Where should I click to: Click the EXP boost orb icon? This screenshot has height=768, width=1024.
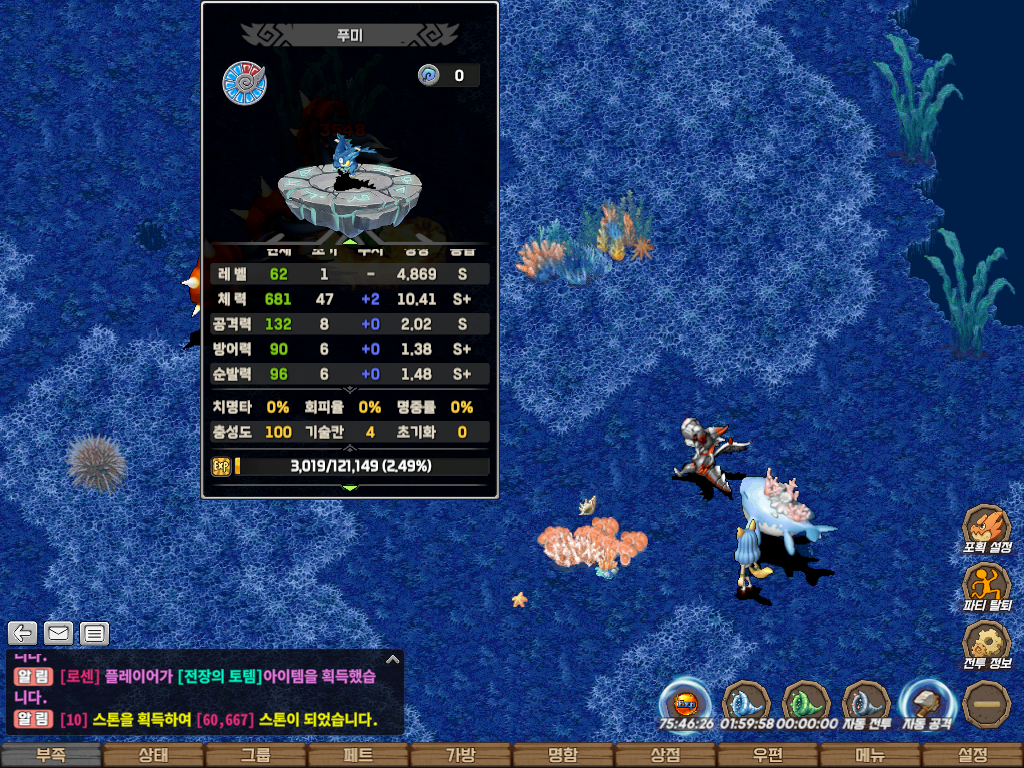coord(686,703)
